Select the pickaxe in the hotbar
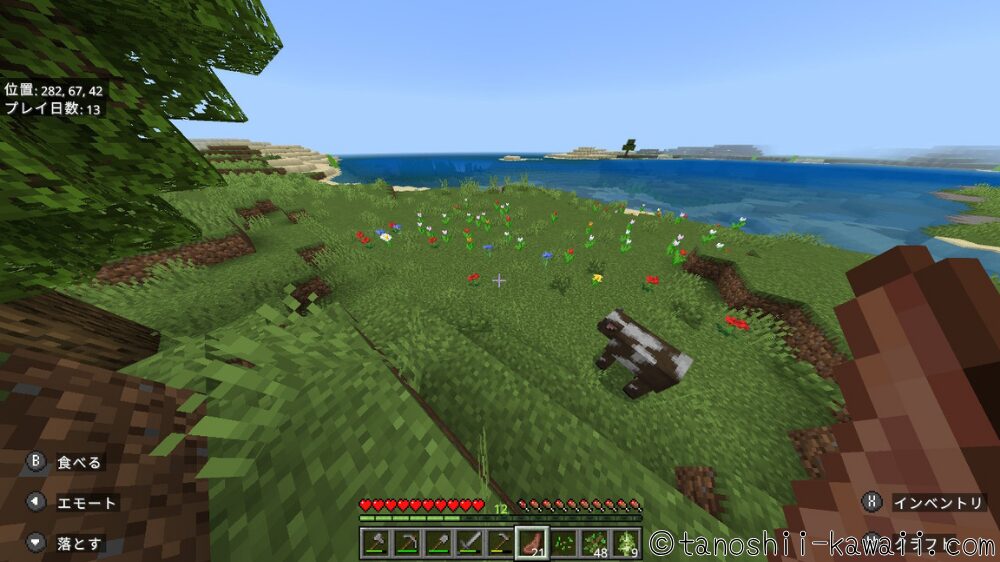Image resolution: width=1000 pixels, height=562 pixels. [x=407, y=543]
